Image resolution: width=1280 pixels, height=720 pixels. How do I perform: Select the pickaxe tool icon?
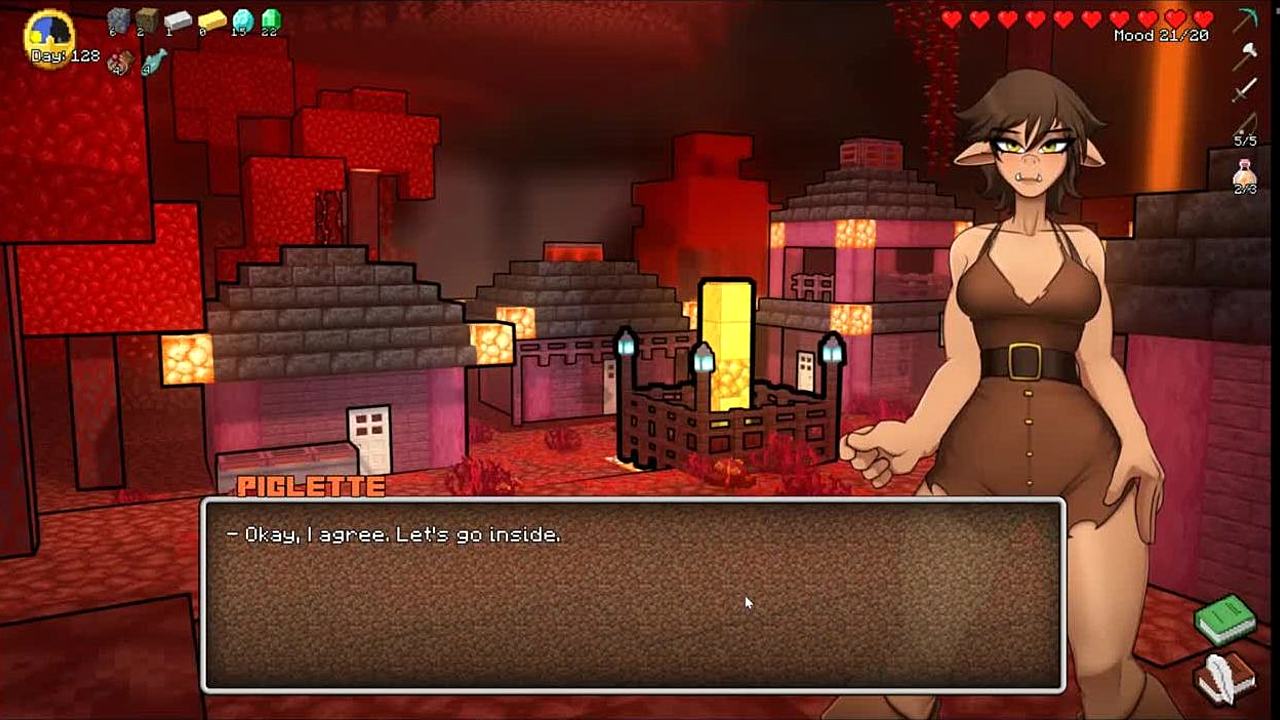tap(1245, 20)
